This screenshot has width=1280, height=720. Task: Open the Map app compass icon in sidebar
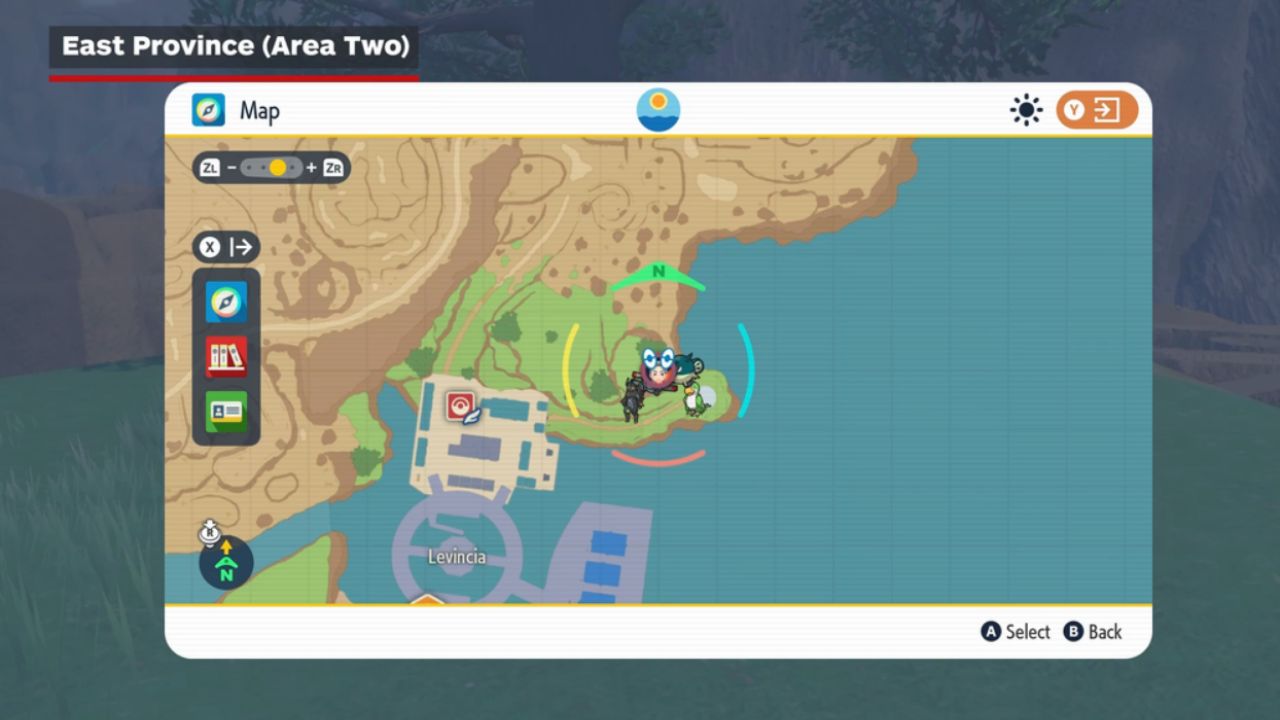point(226,302)
